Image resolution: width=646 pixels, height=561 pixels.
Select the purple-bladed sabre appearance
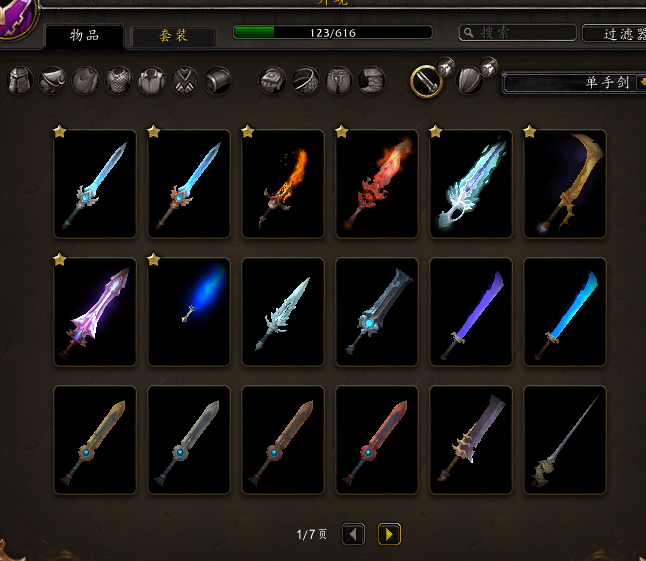pyautogui.click(x=471, y=312)
